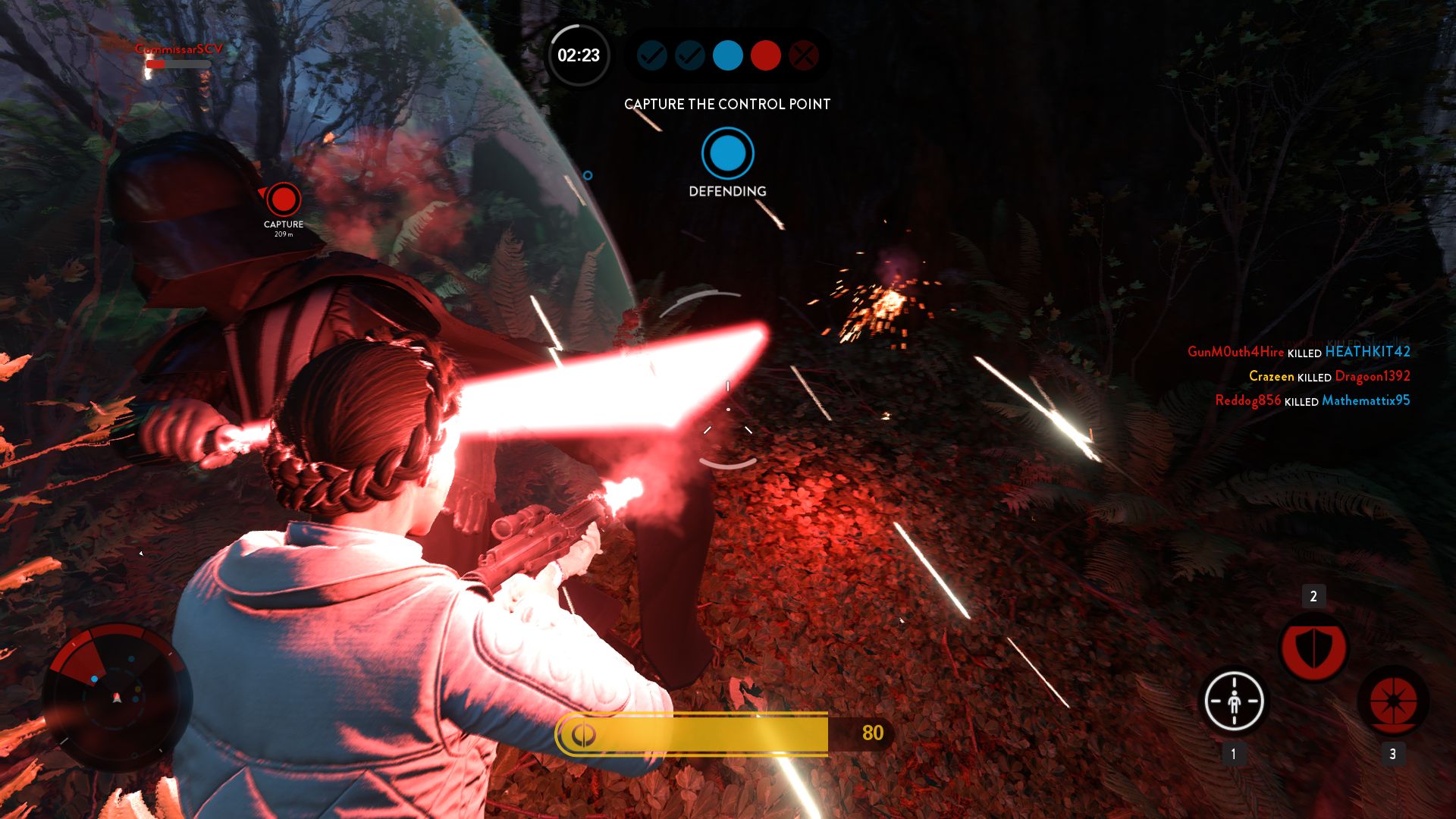The width and height of the screenshot is (1456, 819).
Task: Click the circular radar minimap
Action: point(117,698)
